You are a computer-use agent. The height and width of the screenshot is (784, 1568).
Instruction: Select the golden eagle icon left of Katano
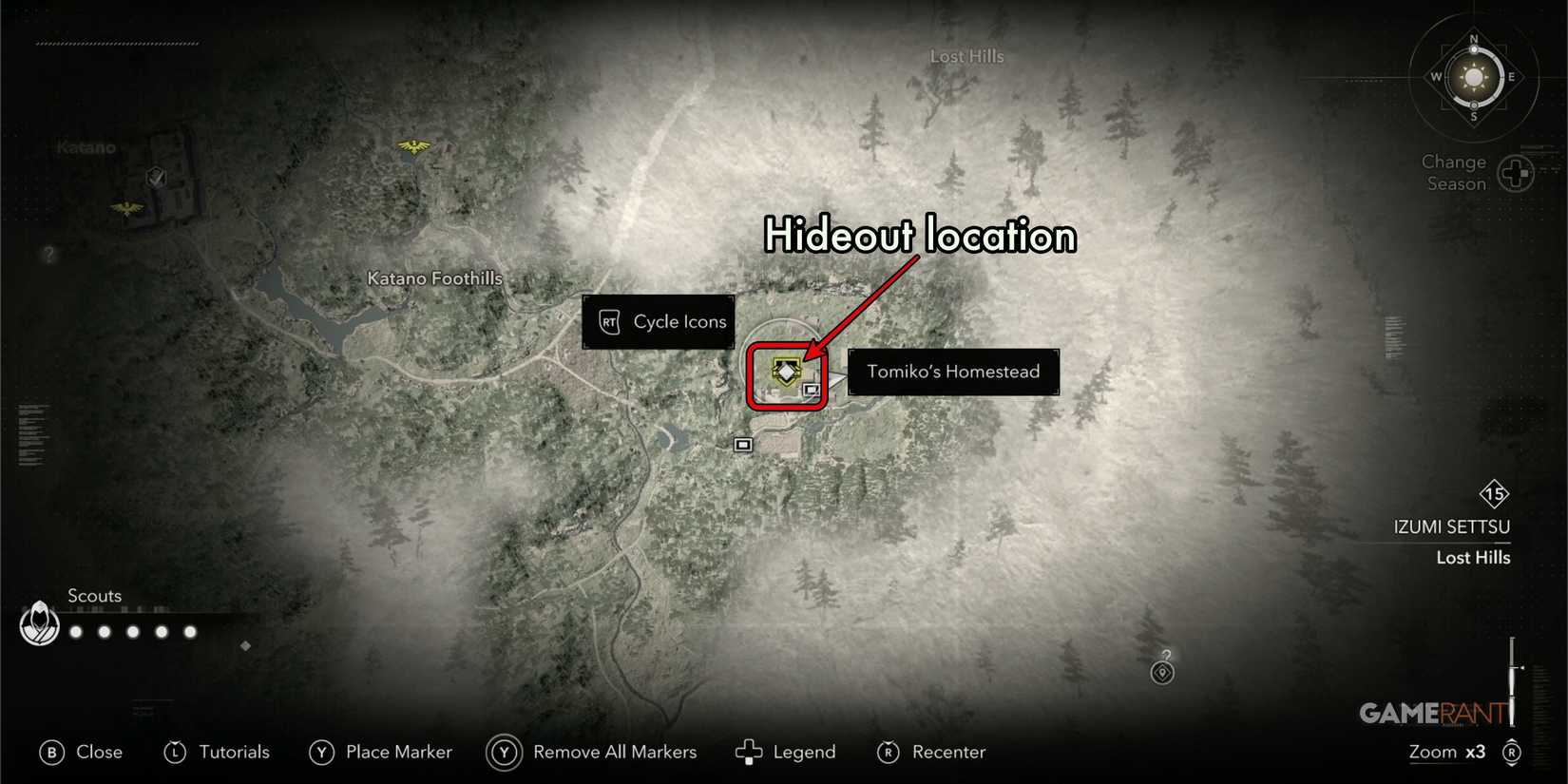tap(125, 207)
